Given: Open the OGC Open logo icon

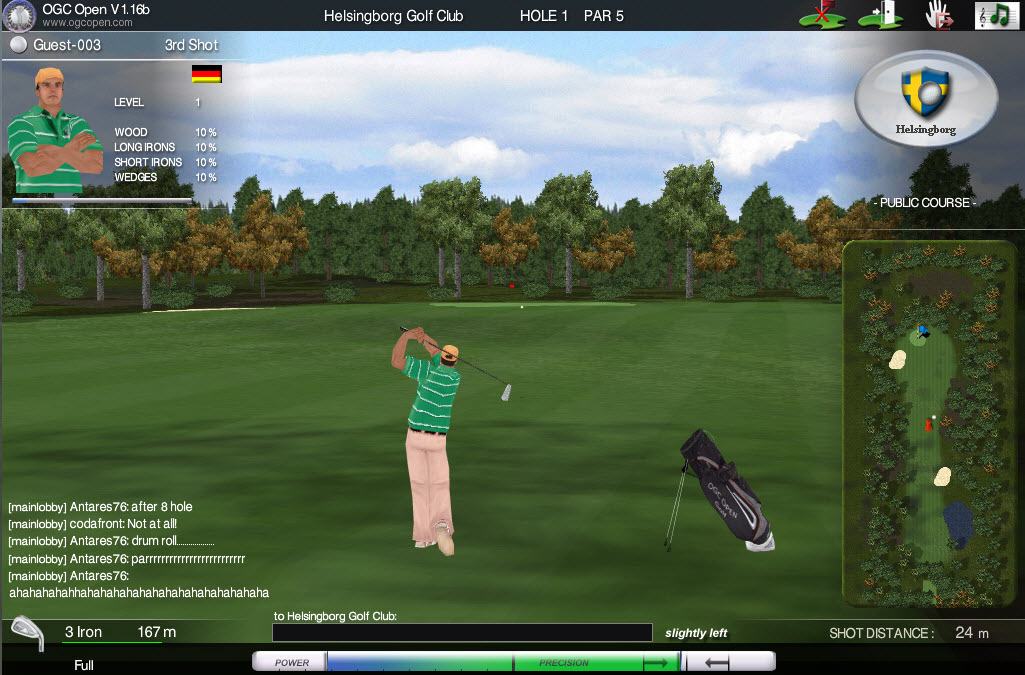Looking at the screenshot, I should click(x=20, y=16).
